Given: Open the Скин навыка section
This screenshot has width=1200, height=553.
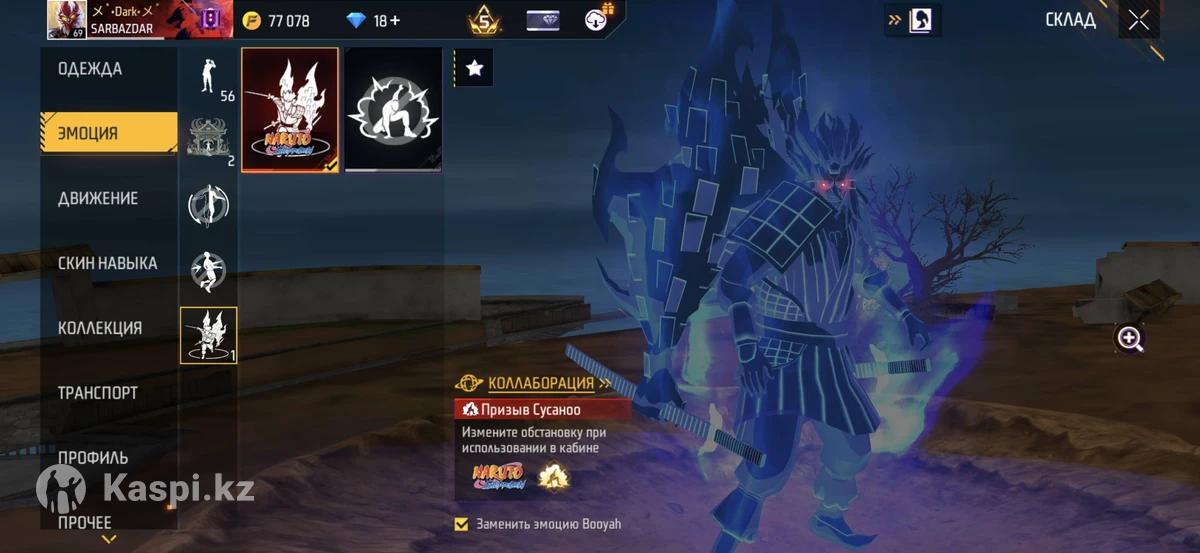Looking at the screenshot, I should [108, 263].
